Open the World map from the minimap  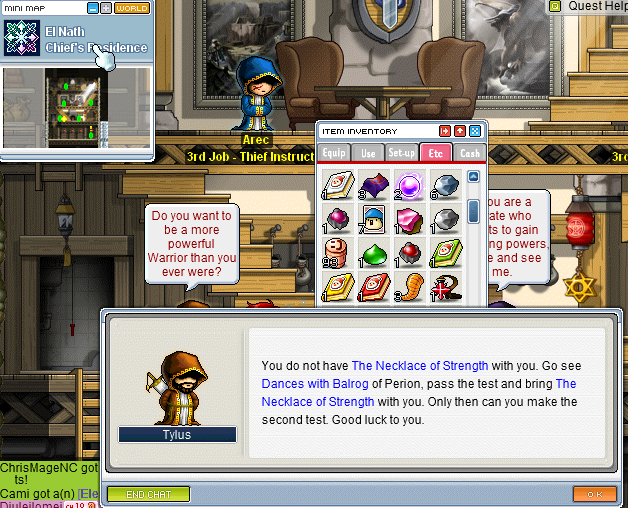132,8
